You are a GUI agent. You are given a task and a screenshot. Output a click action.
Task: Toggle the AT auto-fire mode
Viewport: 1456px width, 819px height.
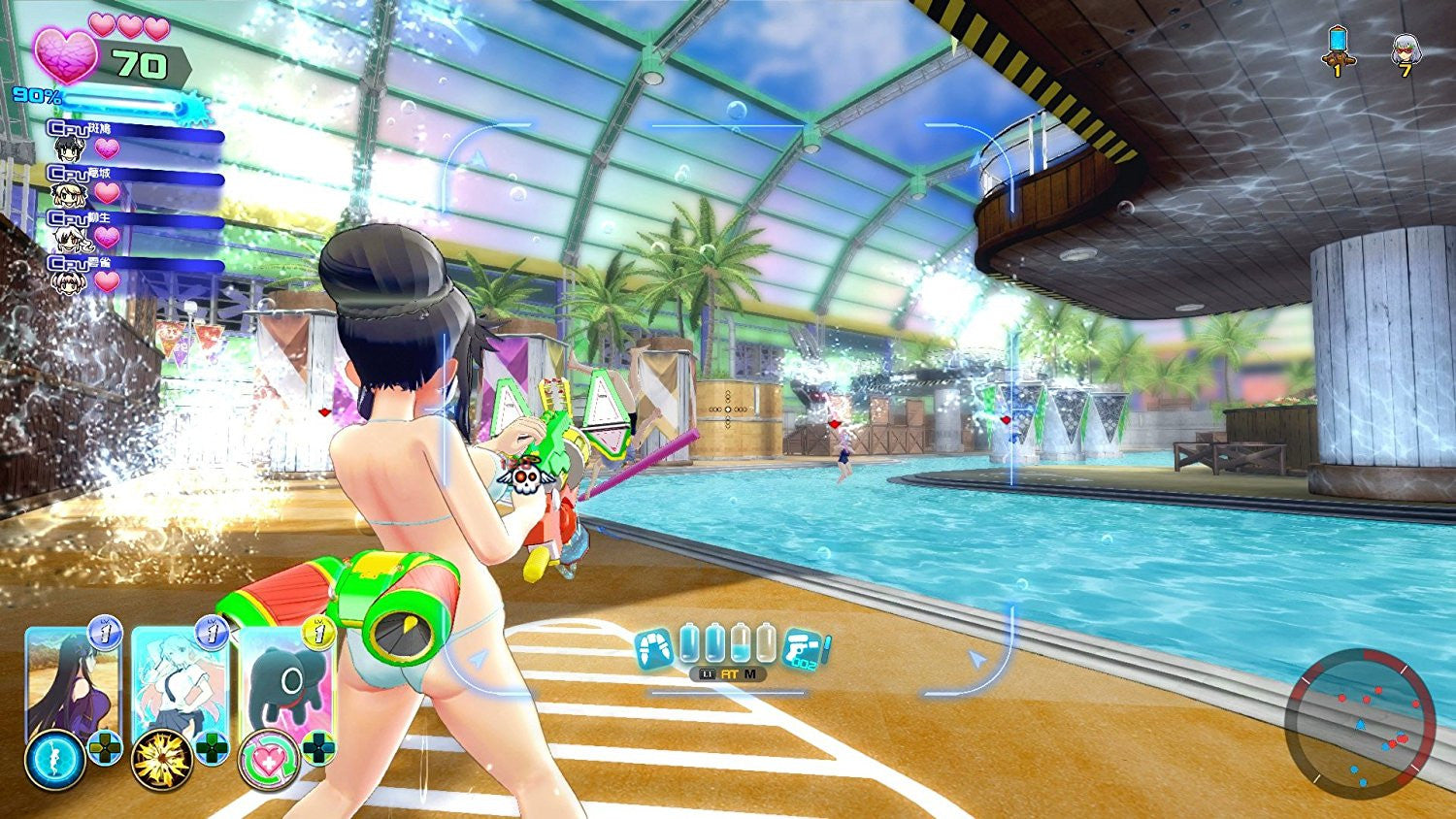(x=729, y=673)
